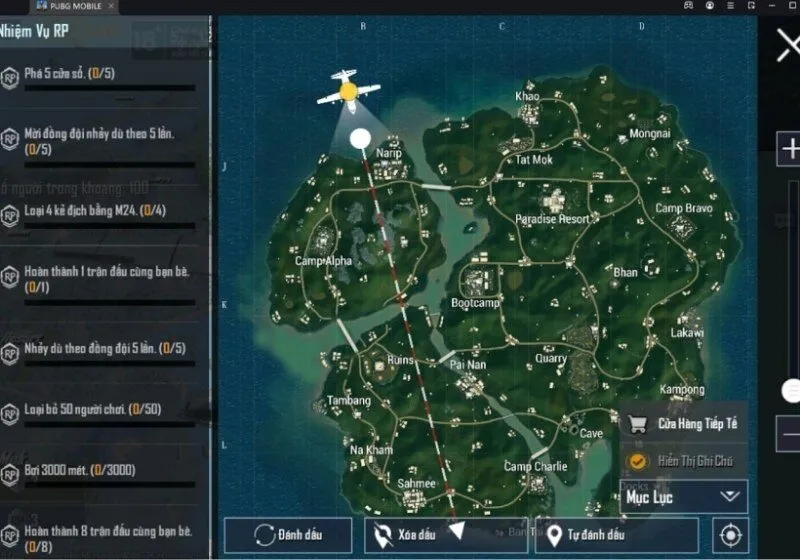Select the white waypoint marker near Narip
The height and width of the screenshot is (560, 800).
[x=360, y=138]
